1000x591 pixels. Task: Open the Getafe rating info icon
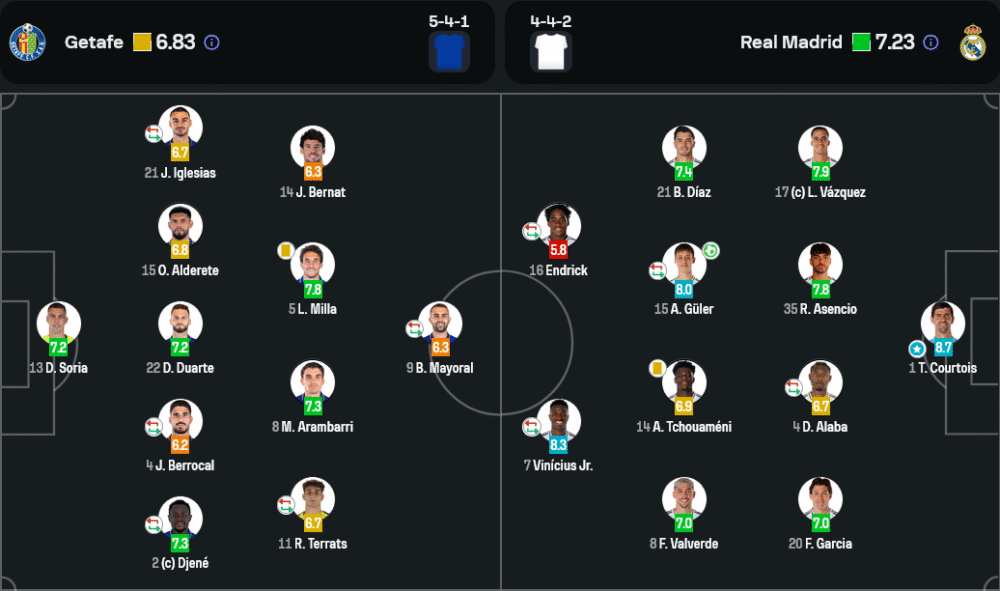point(212,43)
